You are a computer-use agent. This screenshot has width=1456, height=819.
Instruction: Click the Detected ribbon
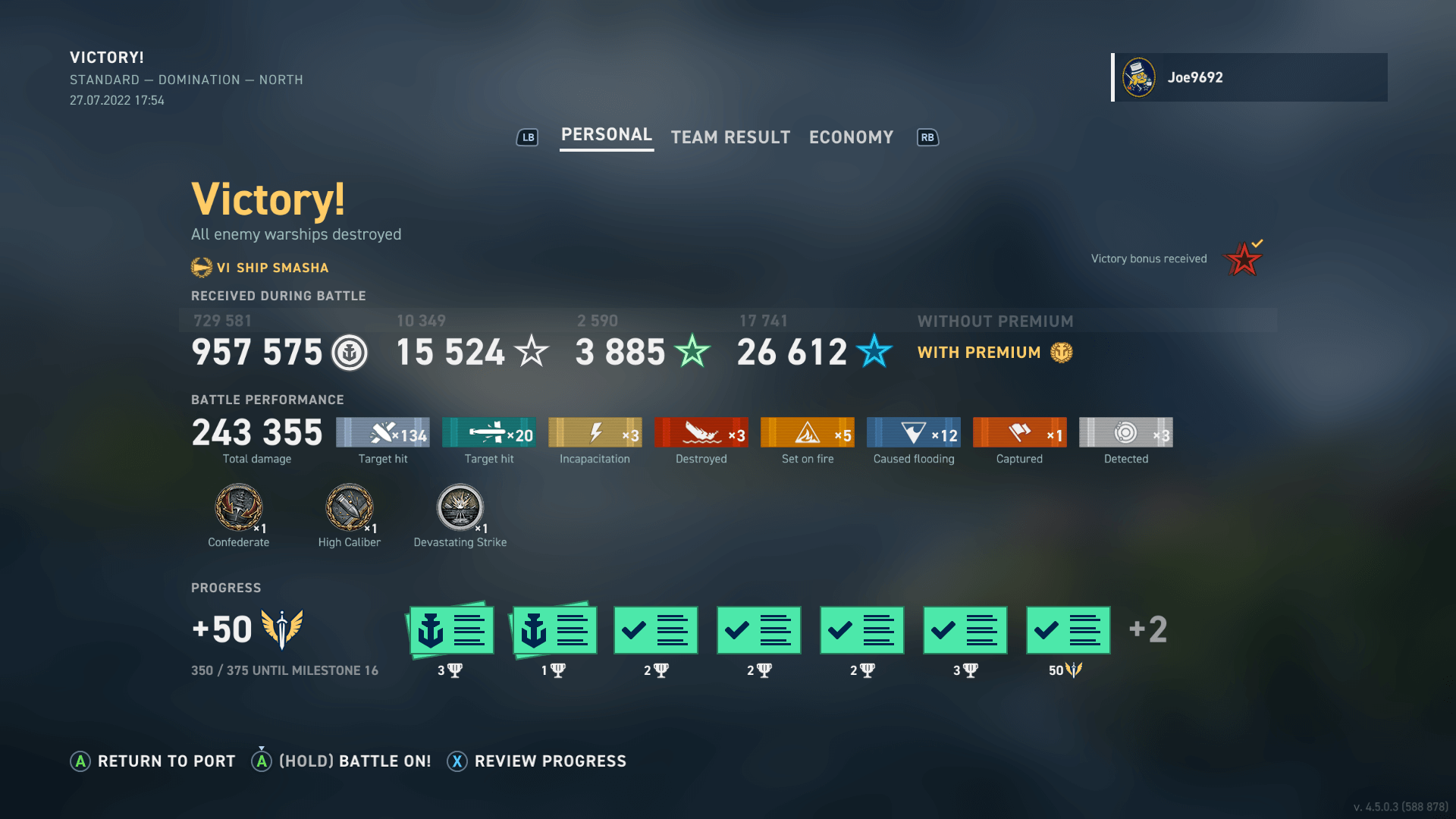1125,432
